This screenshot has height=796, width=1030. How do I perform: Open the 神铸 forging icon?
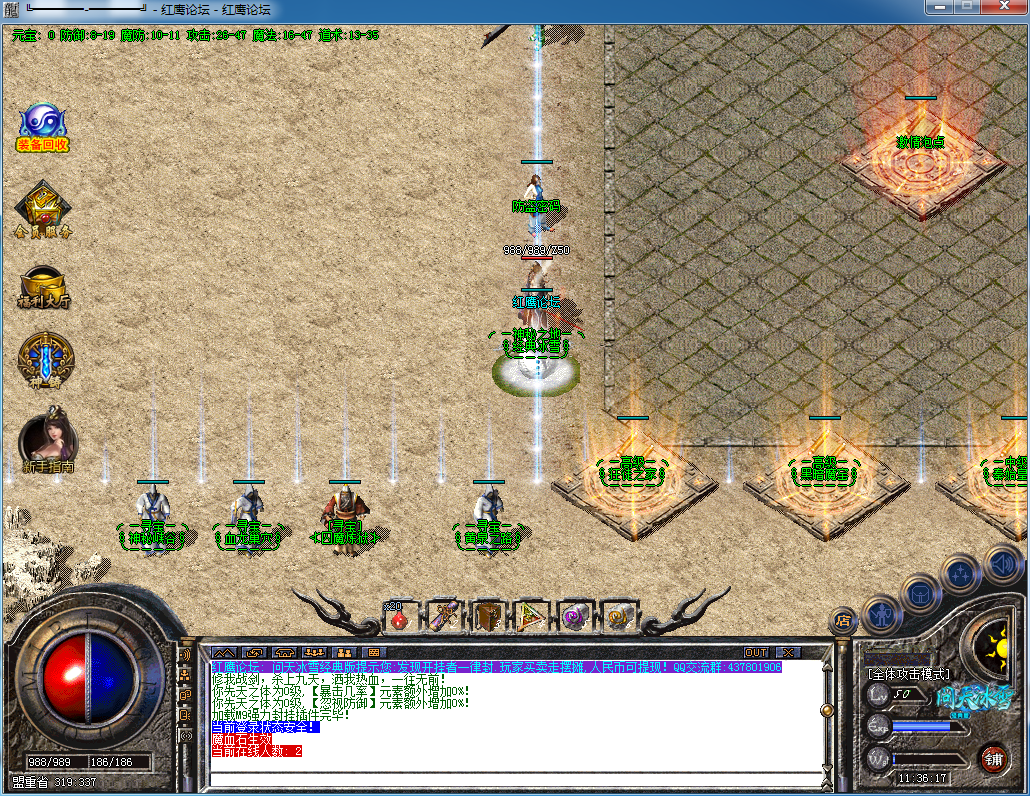45,360
